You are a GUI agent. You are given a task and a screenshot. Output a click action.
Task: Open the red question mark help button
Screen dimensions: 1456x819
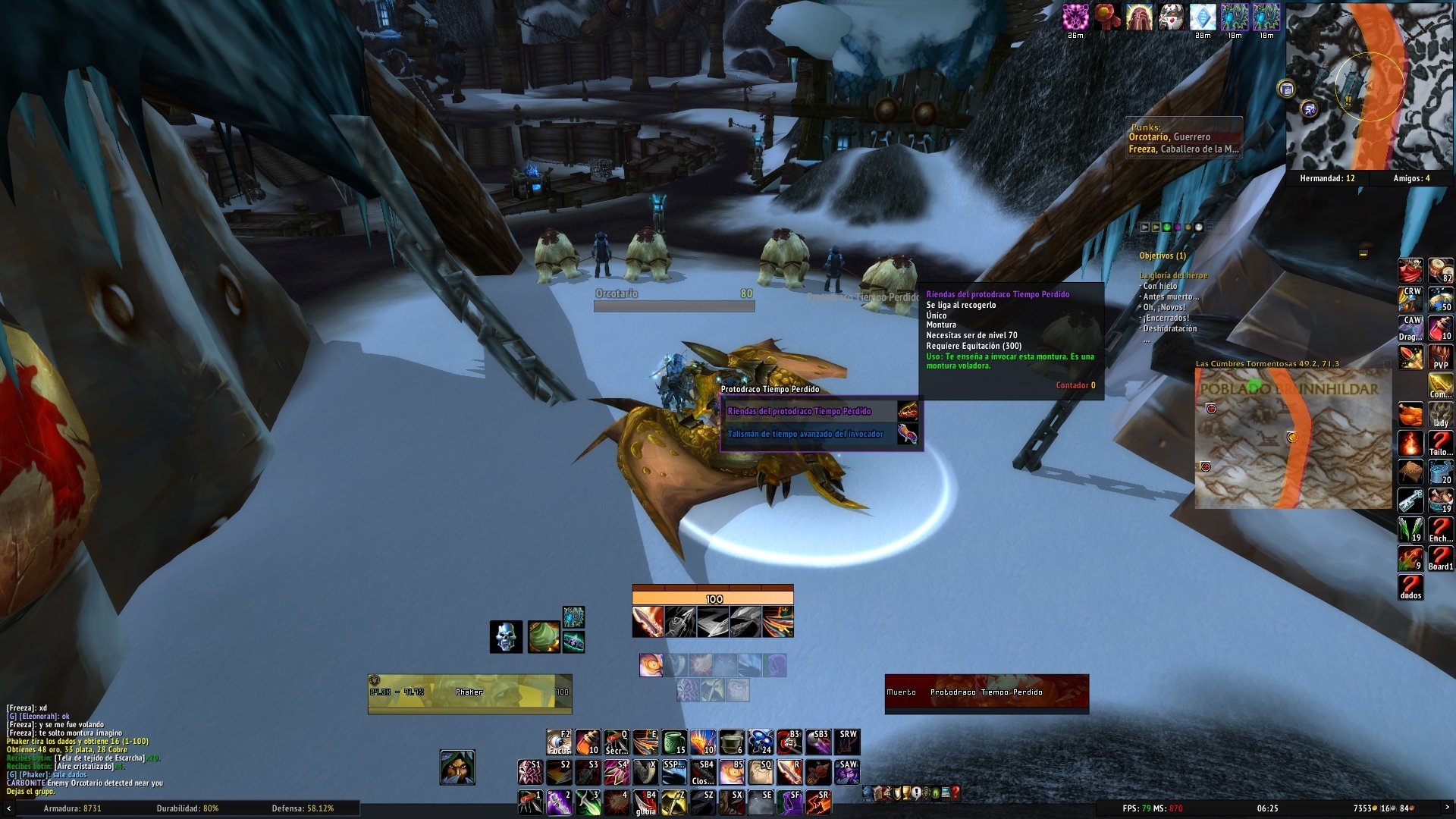955,793
